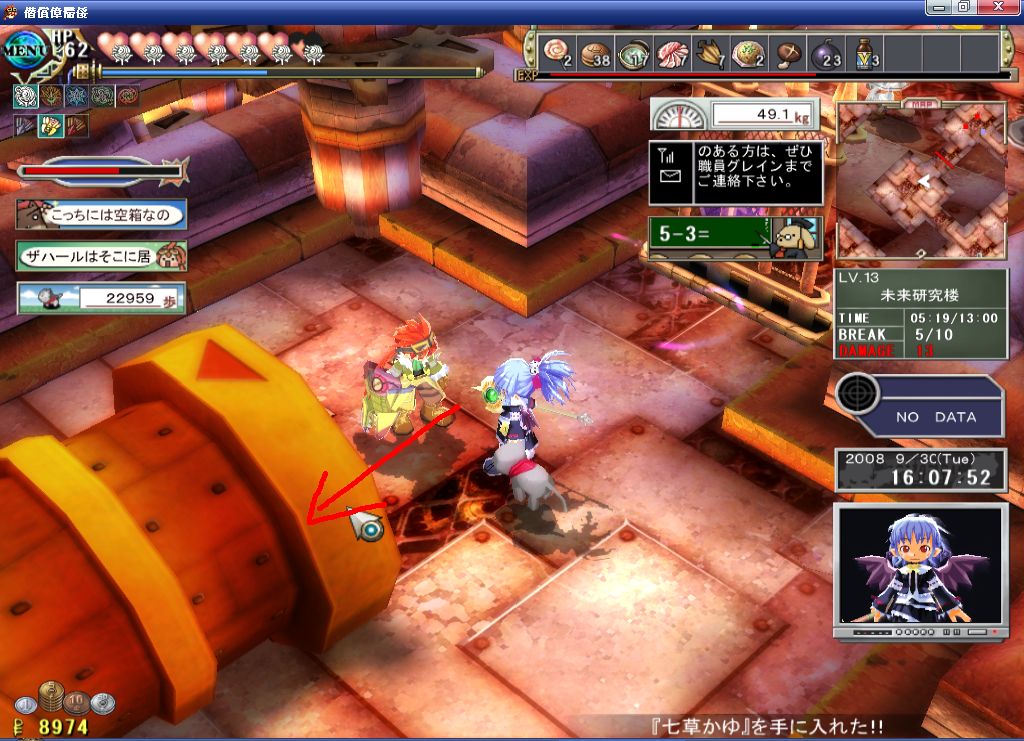Use the V drink bottle item
The height and width of the screenshot is (741, 1024).
click(866, 52)
